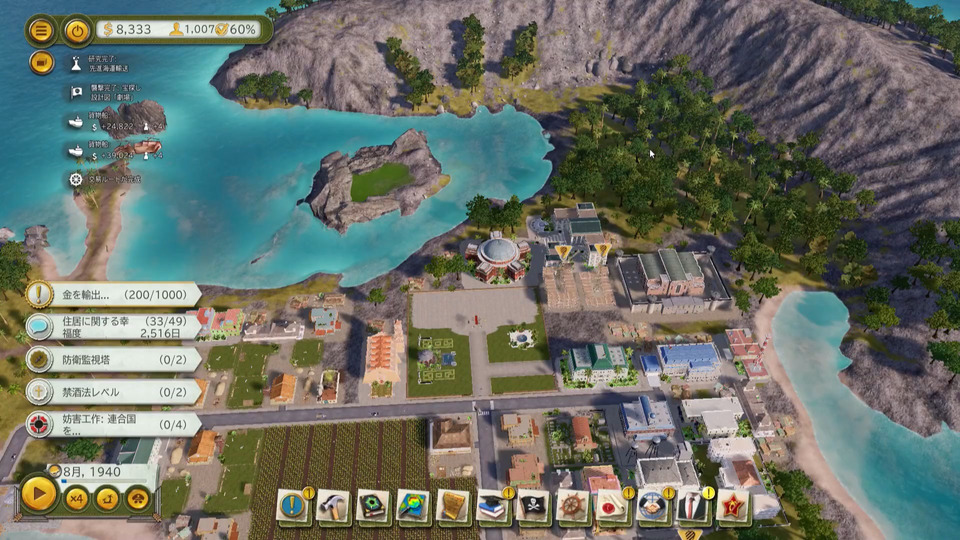Open the ship's wheel trade menu
Image resolution: width=960 pixels, height=540 pixels.
(573, 506)
